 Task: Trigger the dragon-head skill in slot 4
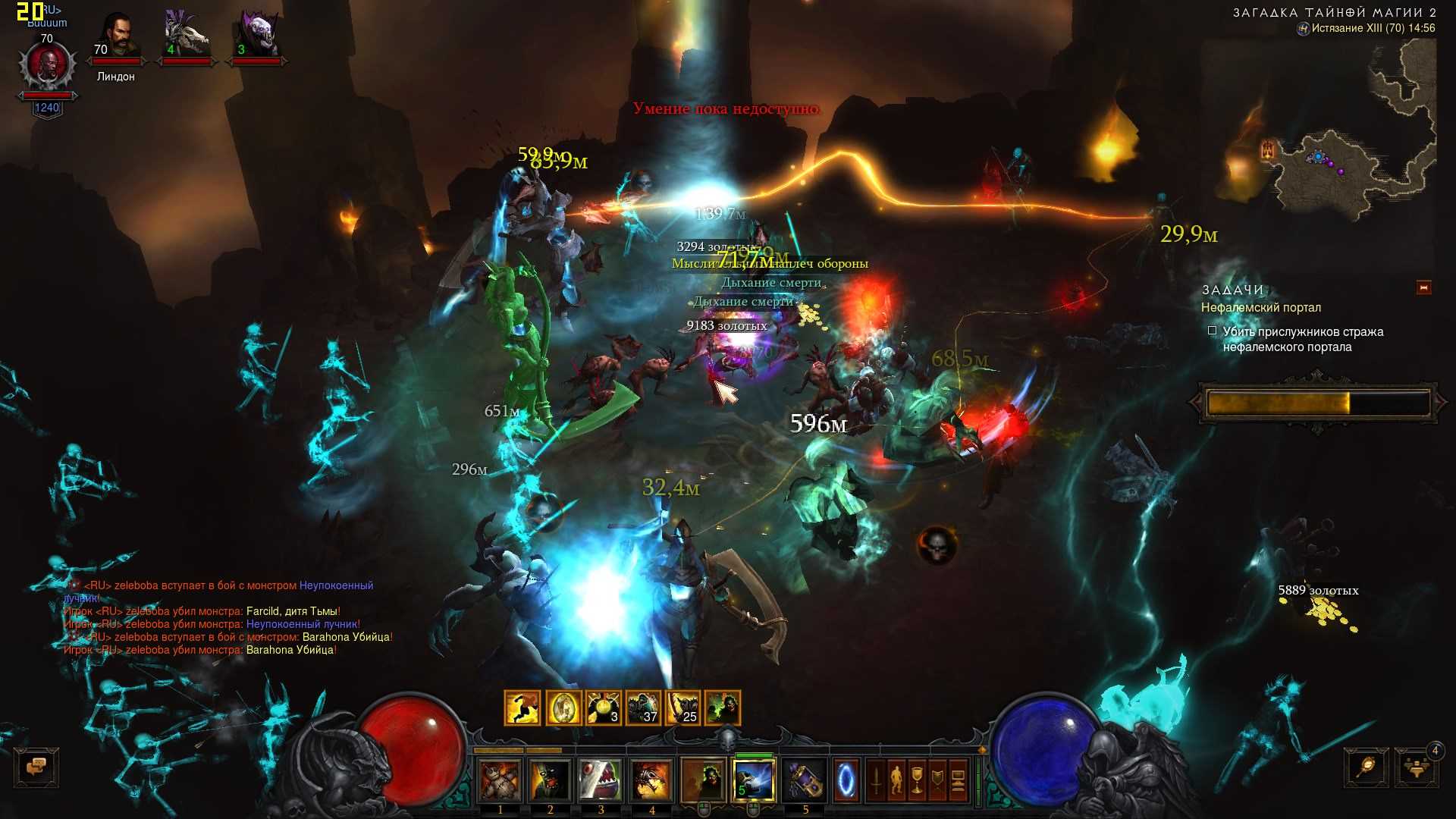[x=651, y=780]
